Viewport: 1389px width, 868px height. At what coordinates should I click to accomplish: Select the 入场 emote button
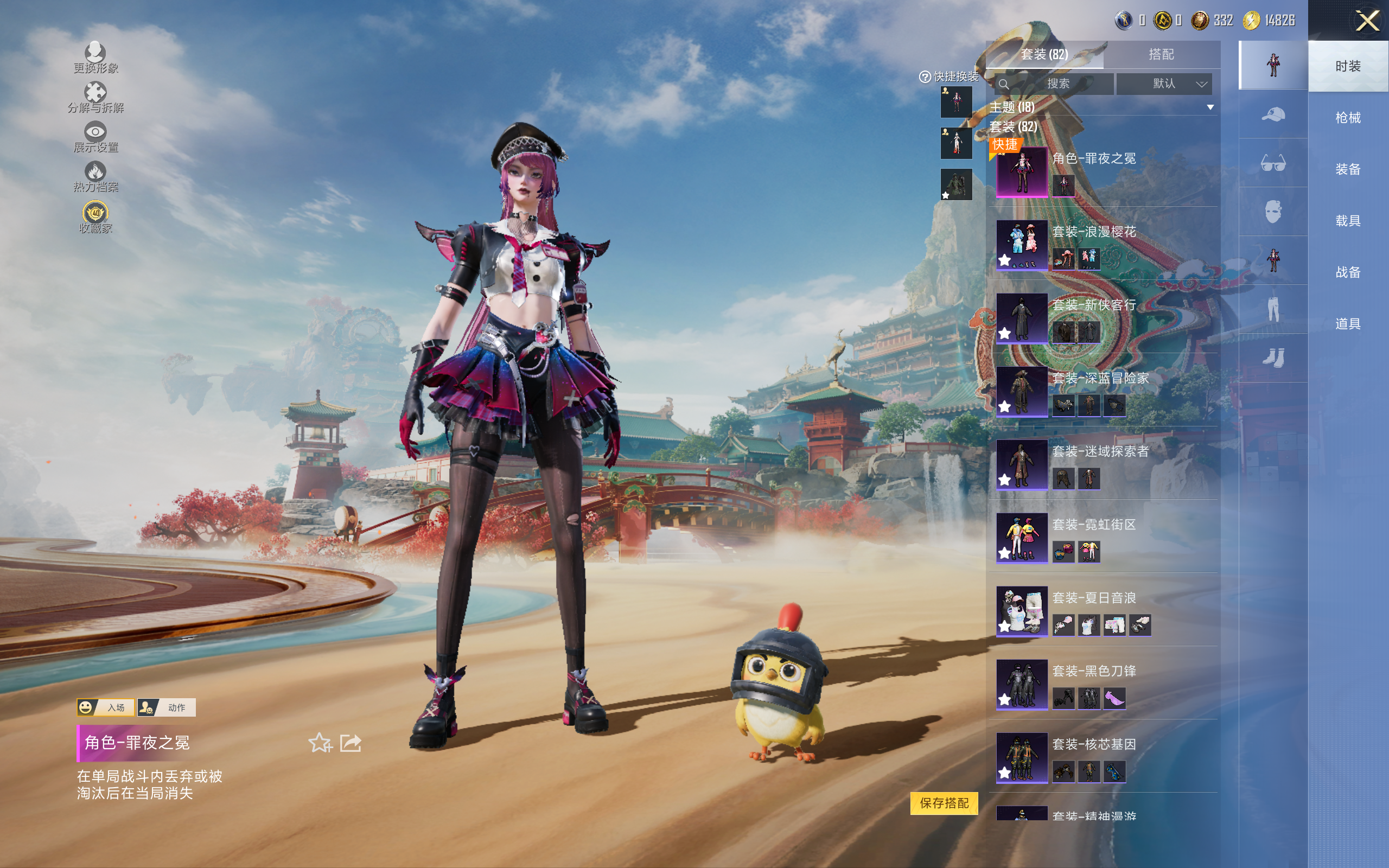106,707
